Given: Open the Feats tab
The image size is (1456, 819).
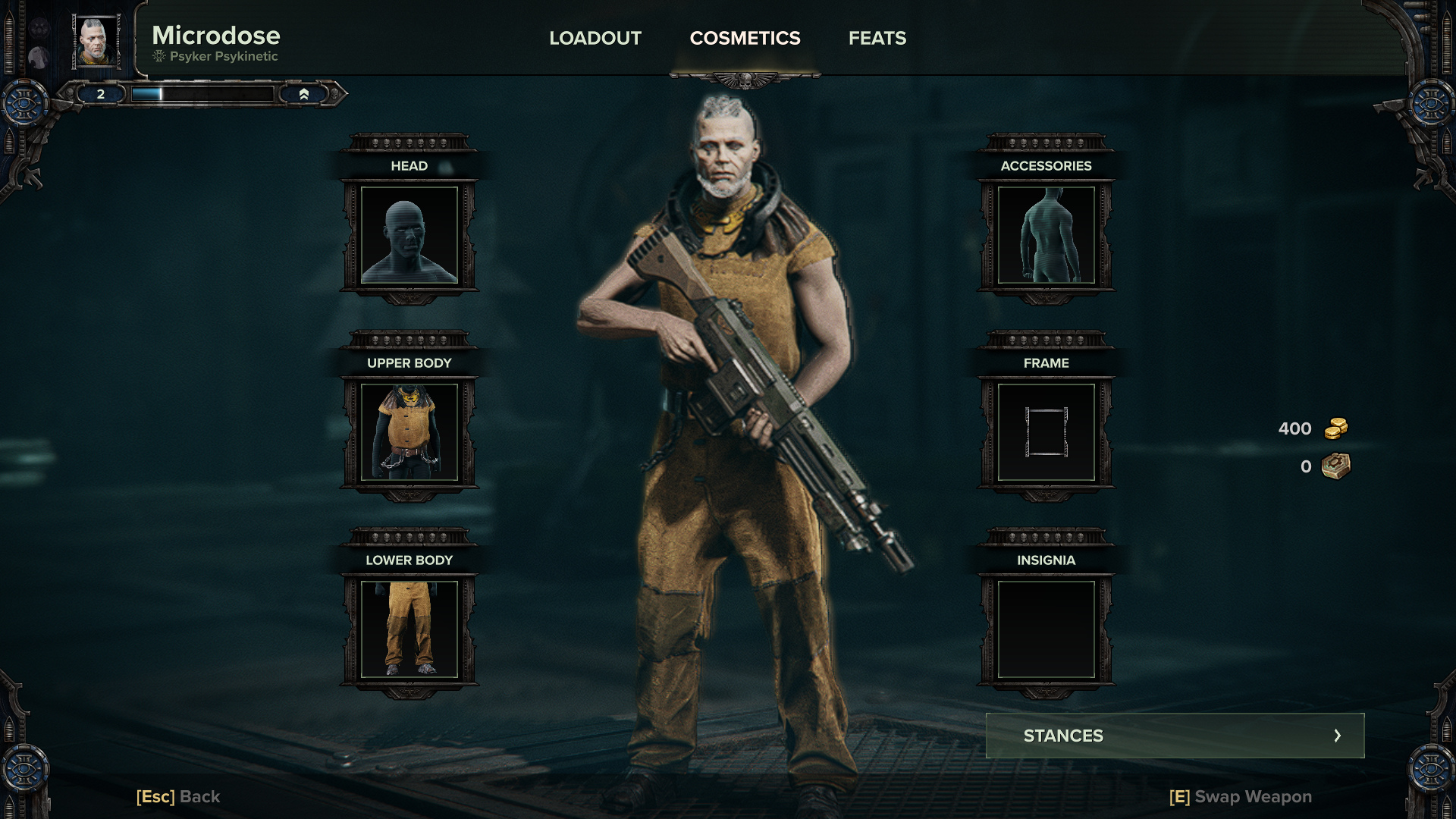Looking at the screenshot, I should [x=877, y=38].
